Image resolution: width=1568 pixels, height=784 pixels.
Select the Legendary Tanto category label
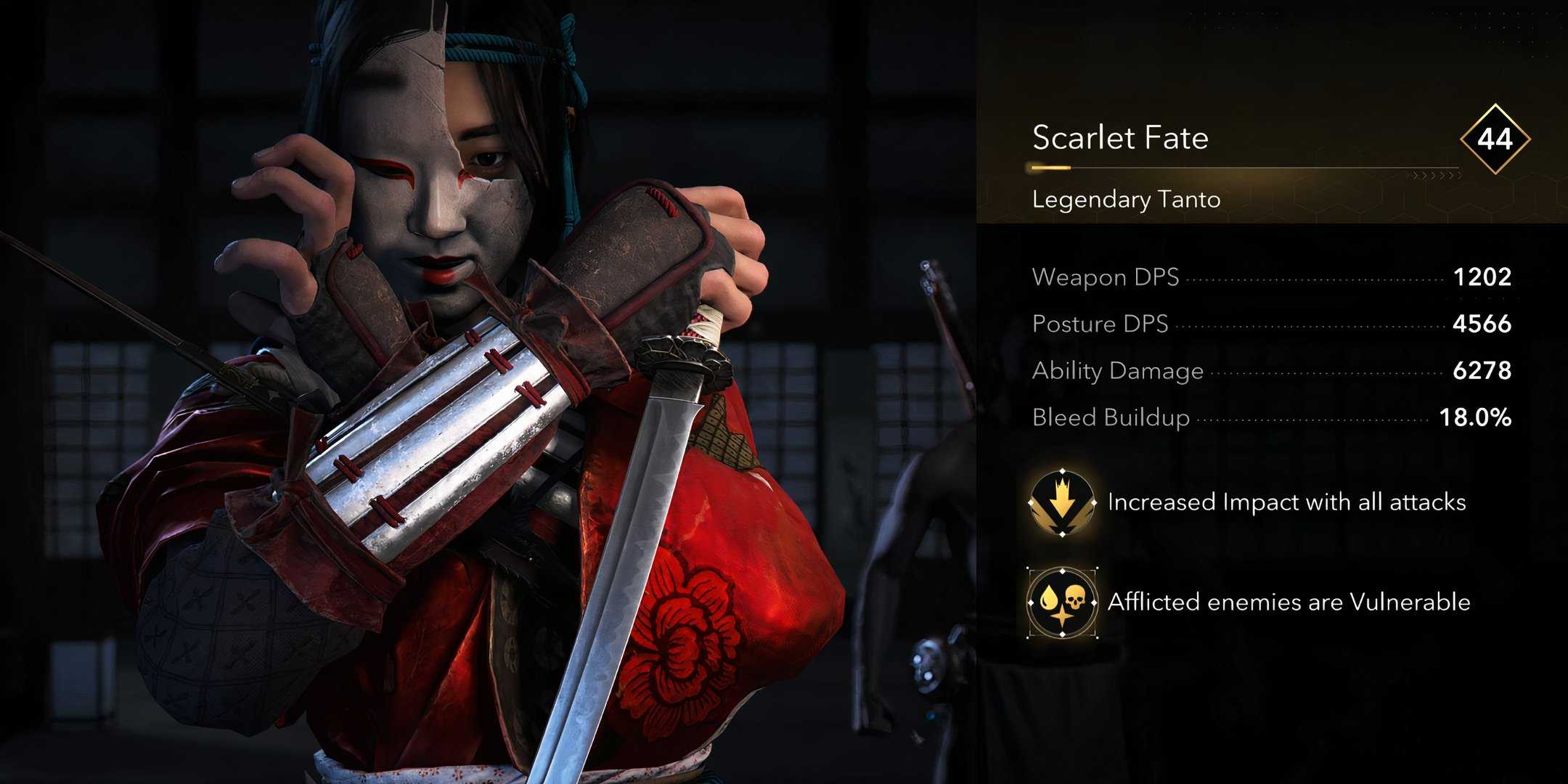click(x=1126, y=199)
